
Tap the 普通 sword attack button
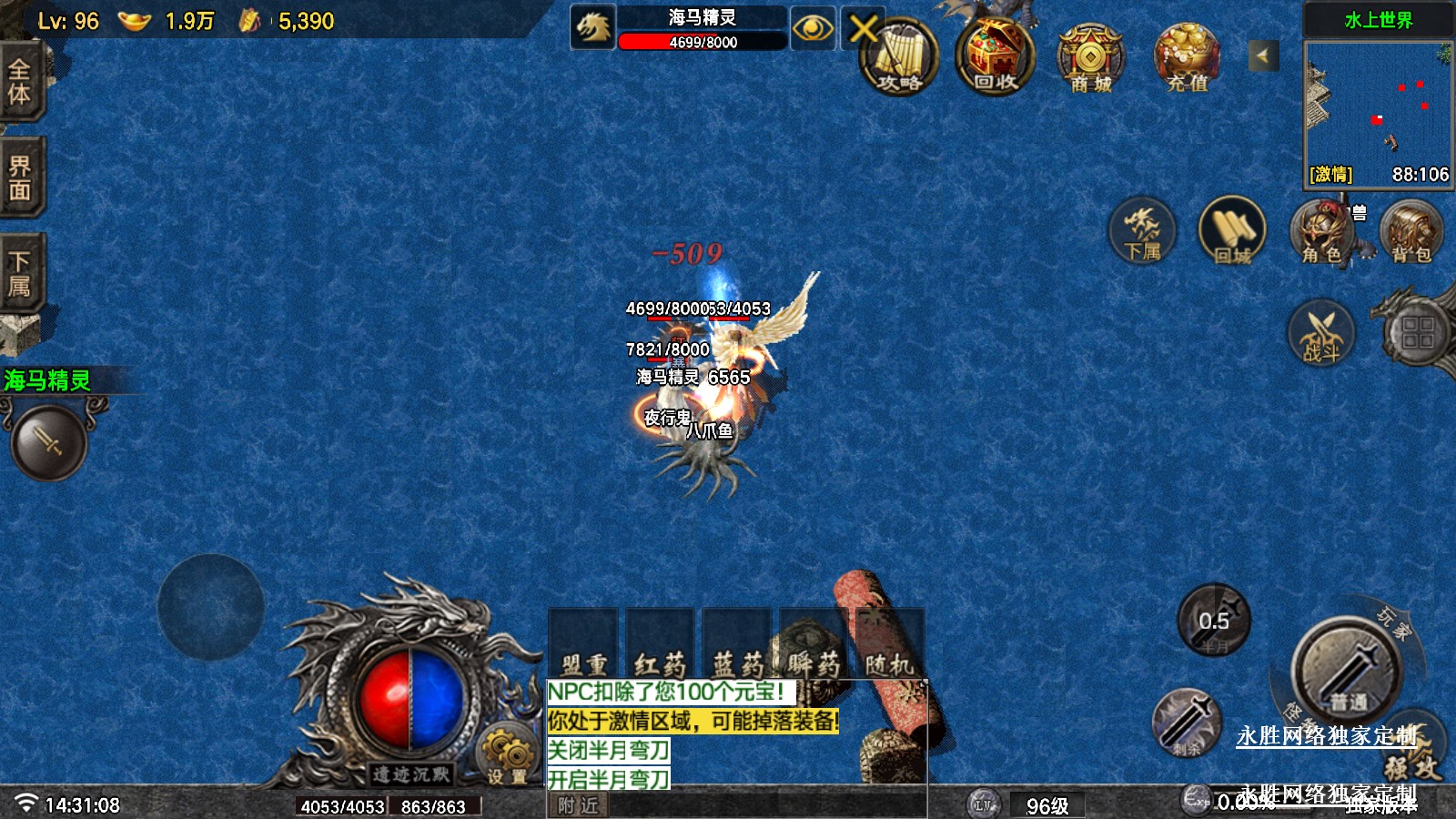coord(1347,672)
